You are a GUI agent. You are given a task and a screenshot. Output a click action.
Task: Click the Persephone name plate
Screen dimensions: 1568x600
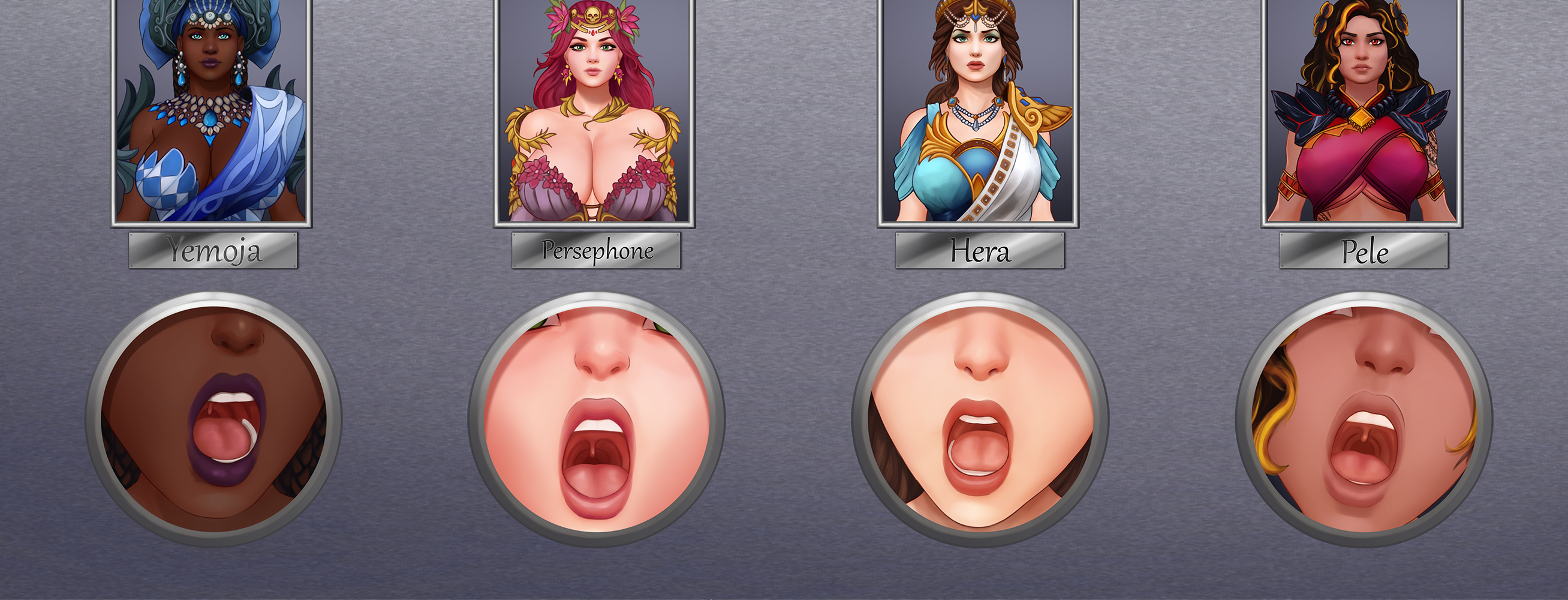point(596,250)
